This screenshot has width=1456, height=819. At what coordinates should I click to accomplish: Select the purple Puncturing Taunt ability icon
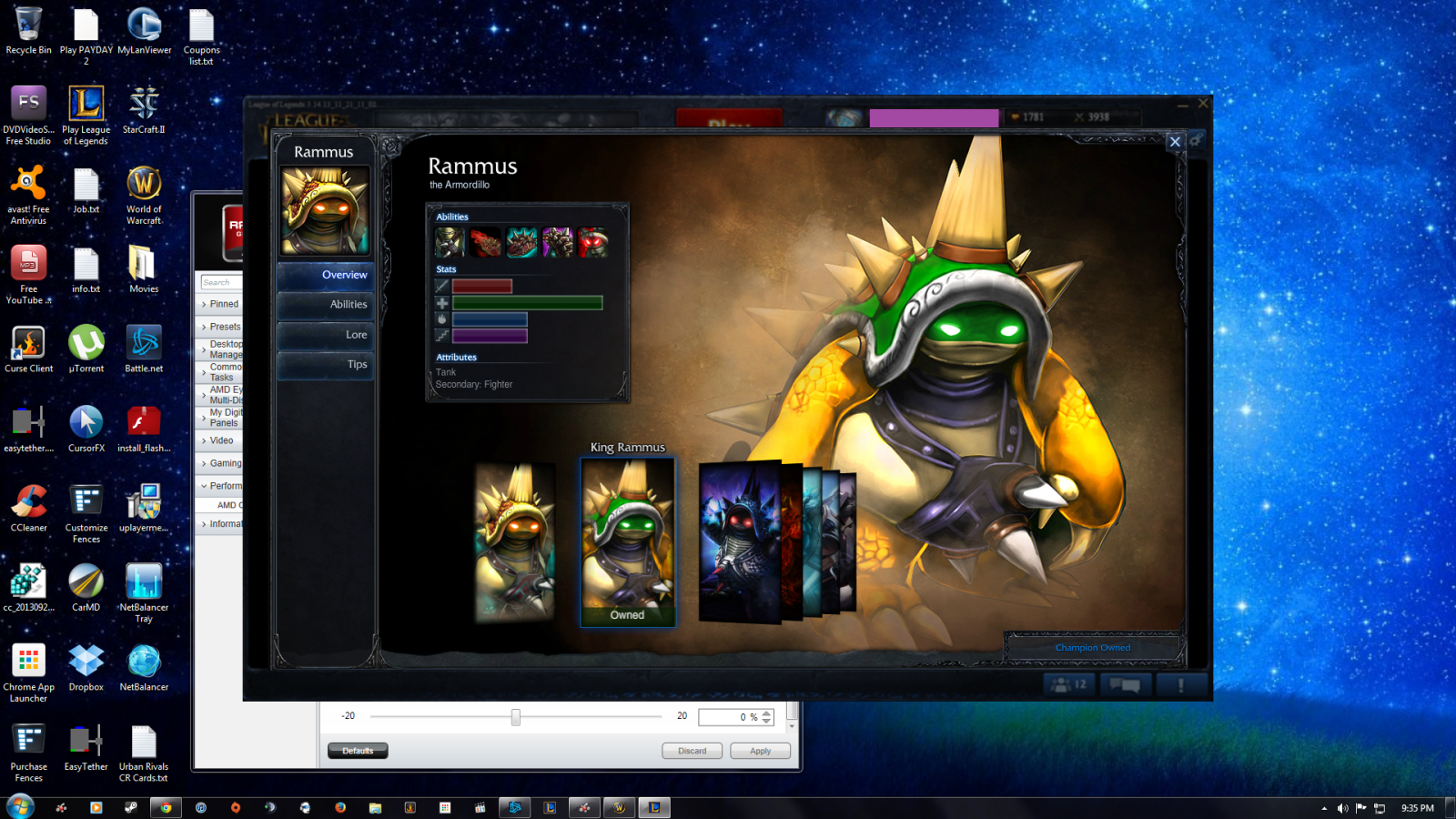(x=557, y=242)
